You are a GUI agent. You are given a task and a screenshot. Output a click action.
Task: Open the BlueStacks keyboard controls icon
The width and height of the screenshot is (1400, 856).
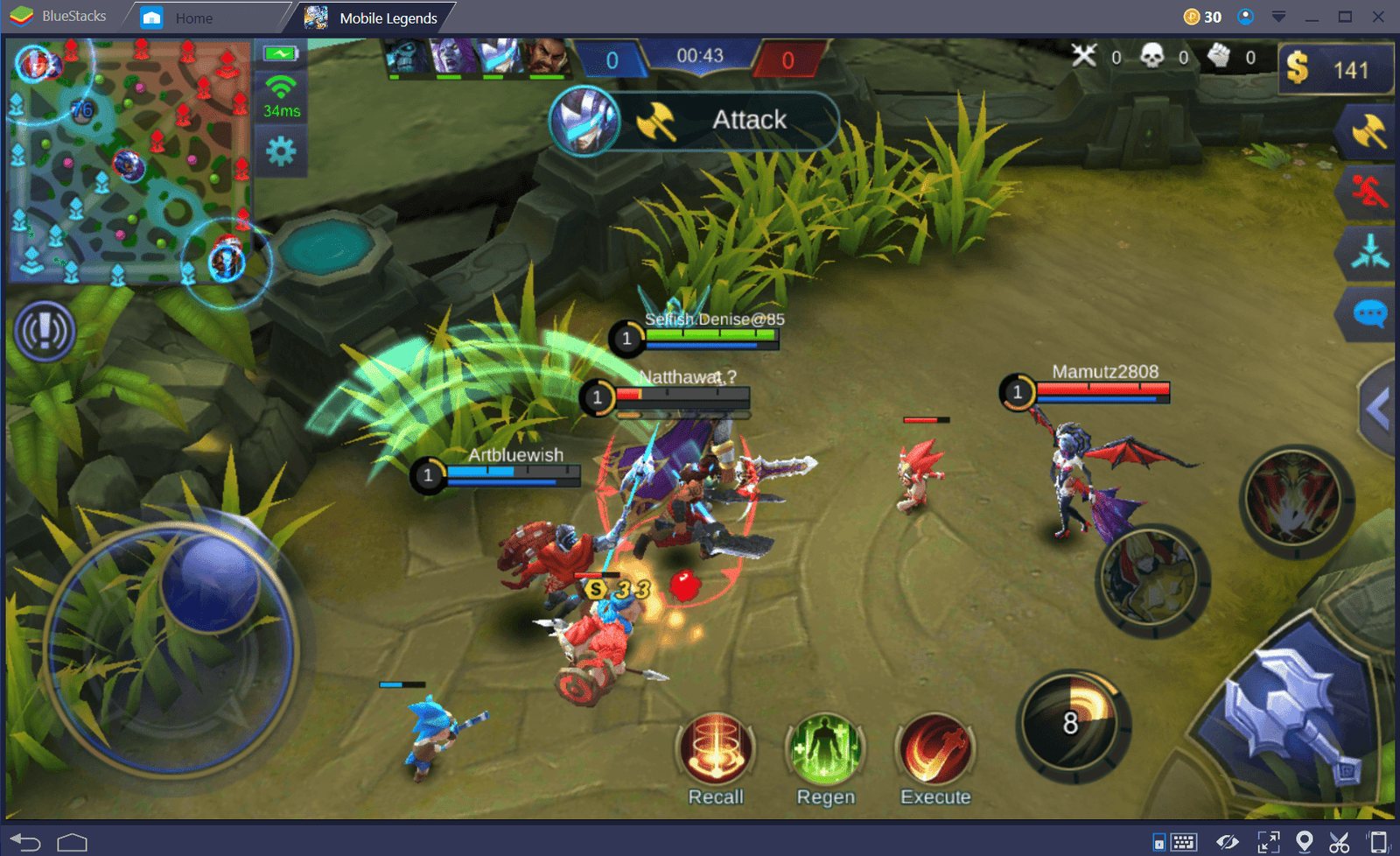1183,842
